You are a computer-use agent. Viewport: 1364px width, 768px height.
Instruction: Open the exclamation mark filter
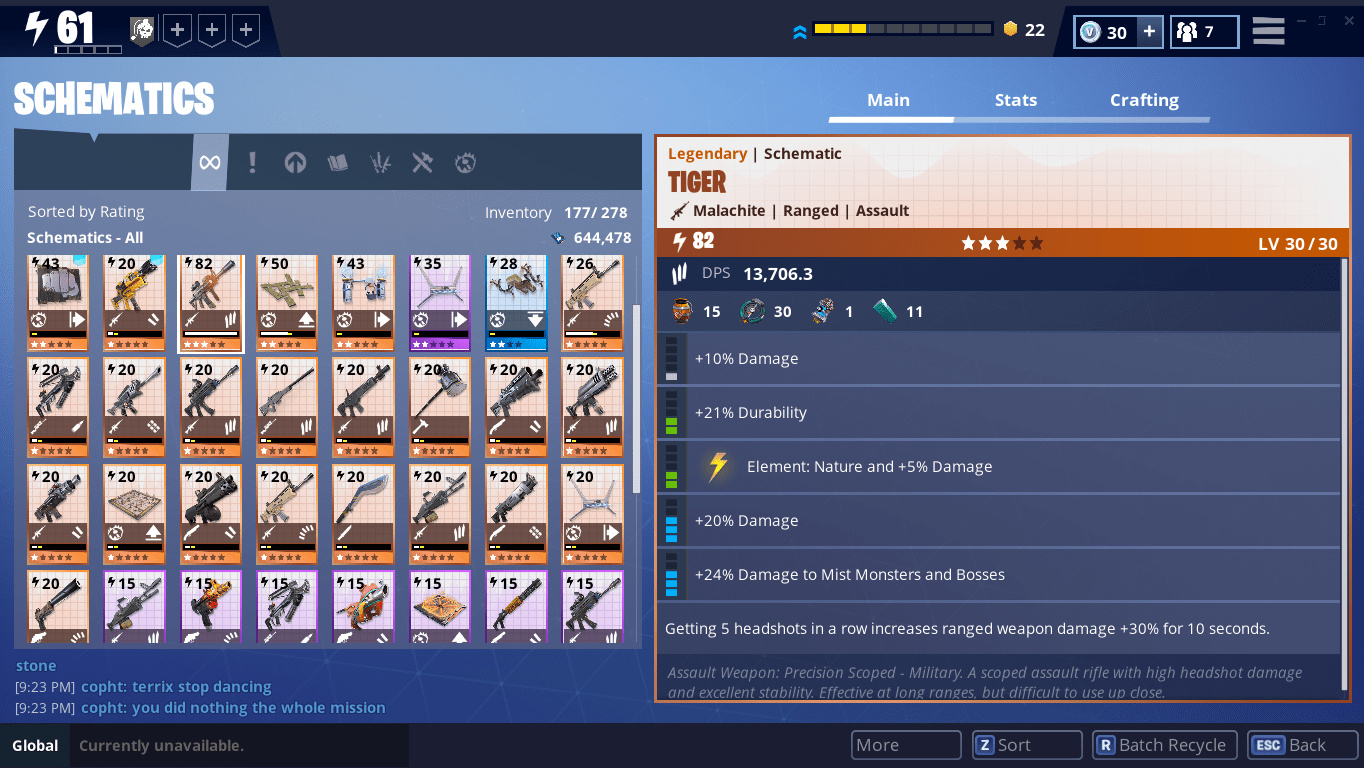253,162
